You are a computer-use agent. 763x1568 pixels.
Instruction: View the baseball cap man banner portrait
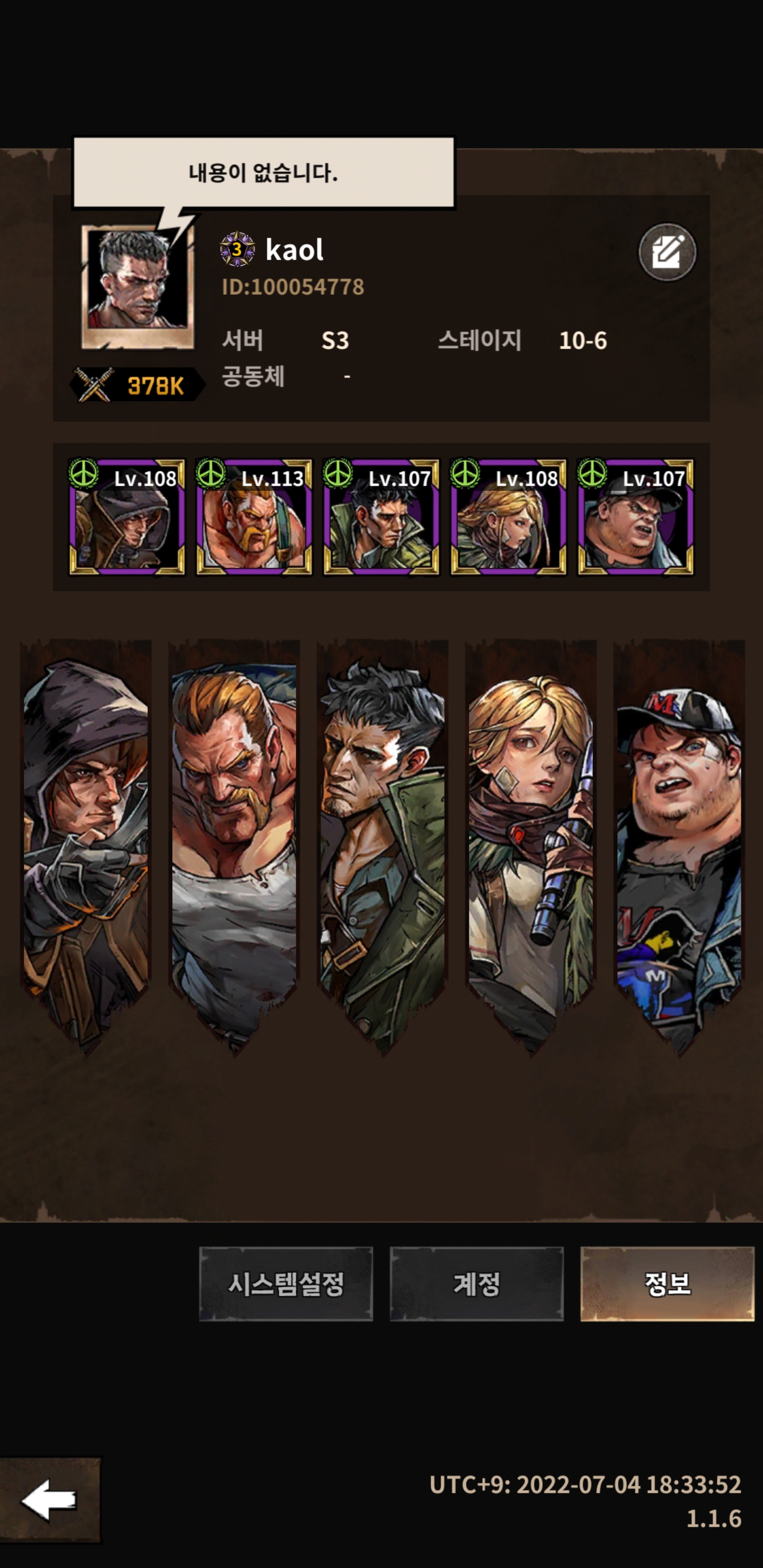pyautogui.click(x=678, y=840)
